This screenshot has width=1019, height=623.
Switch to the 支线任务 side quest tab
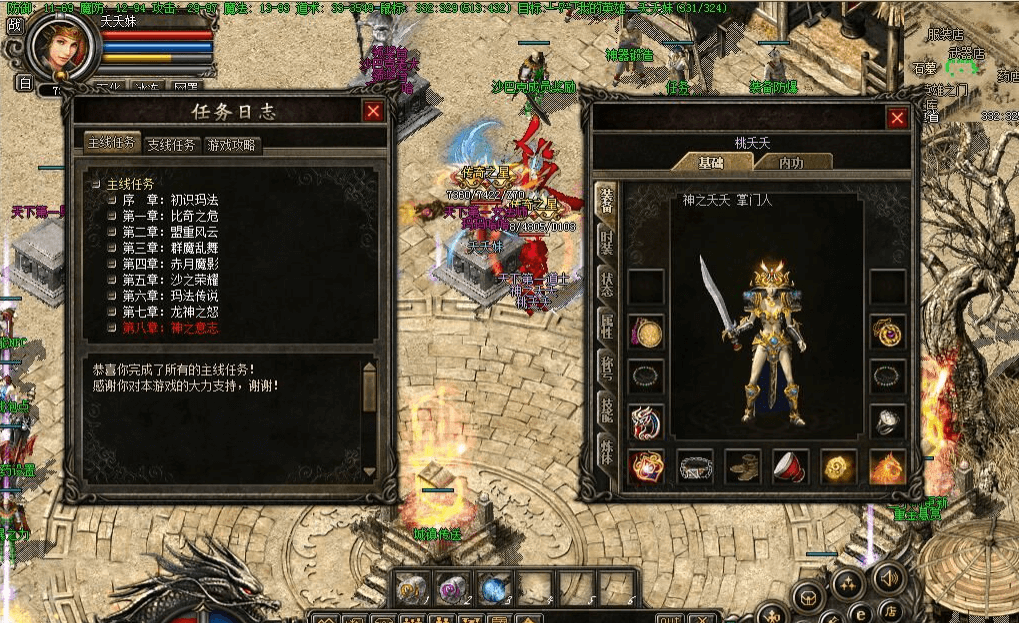171,144
